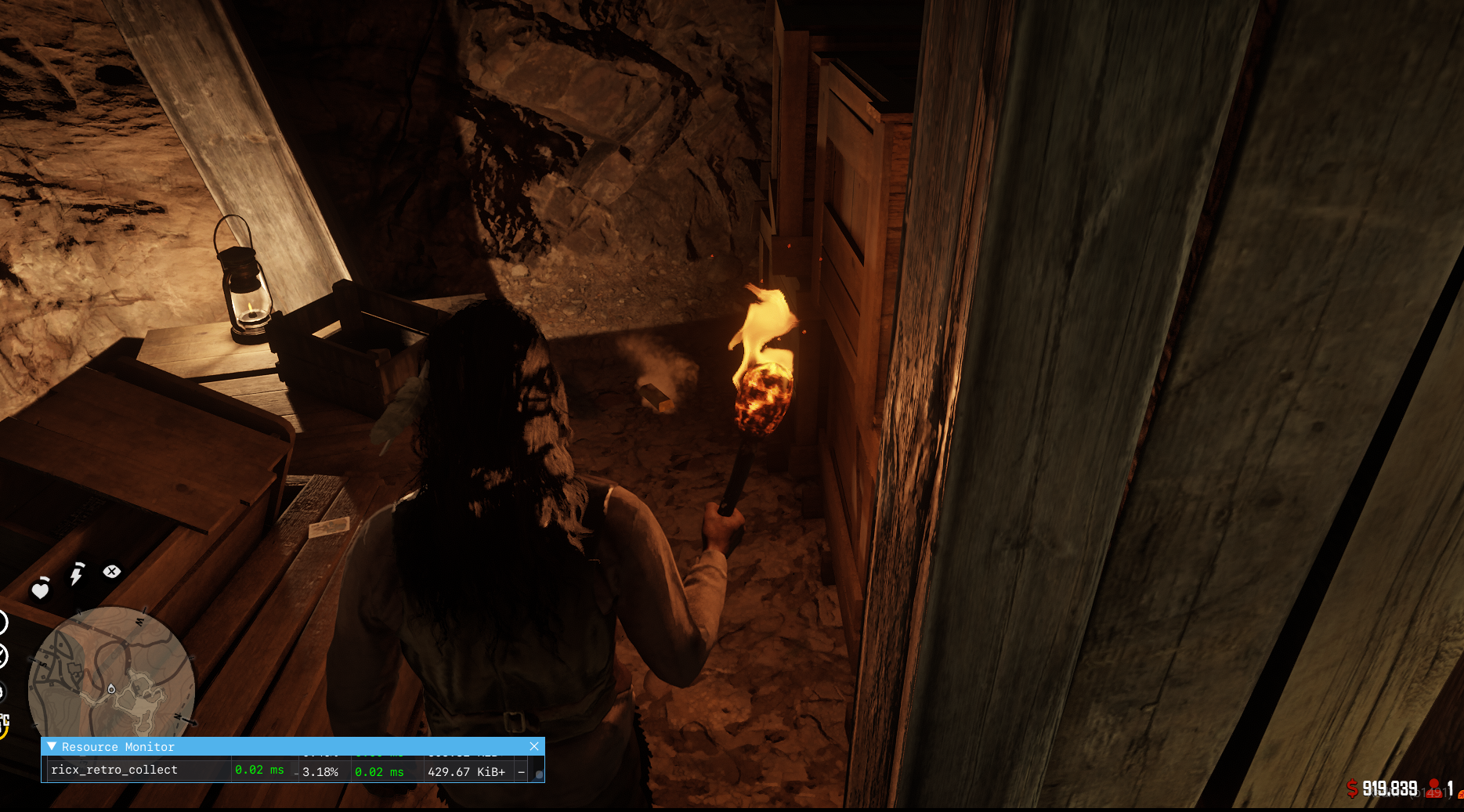Click the player marker on the minimap

[x=111, y=689]
